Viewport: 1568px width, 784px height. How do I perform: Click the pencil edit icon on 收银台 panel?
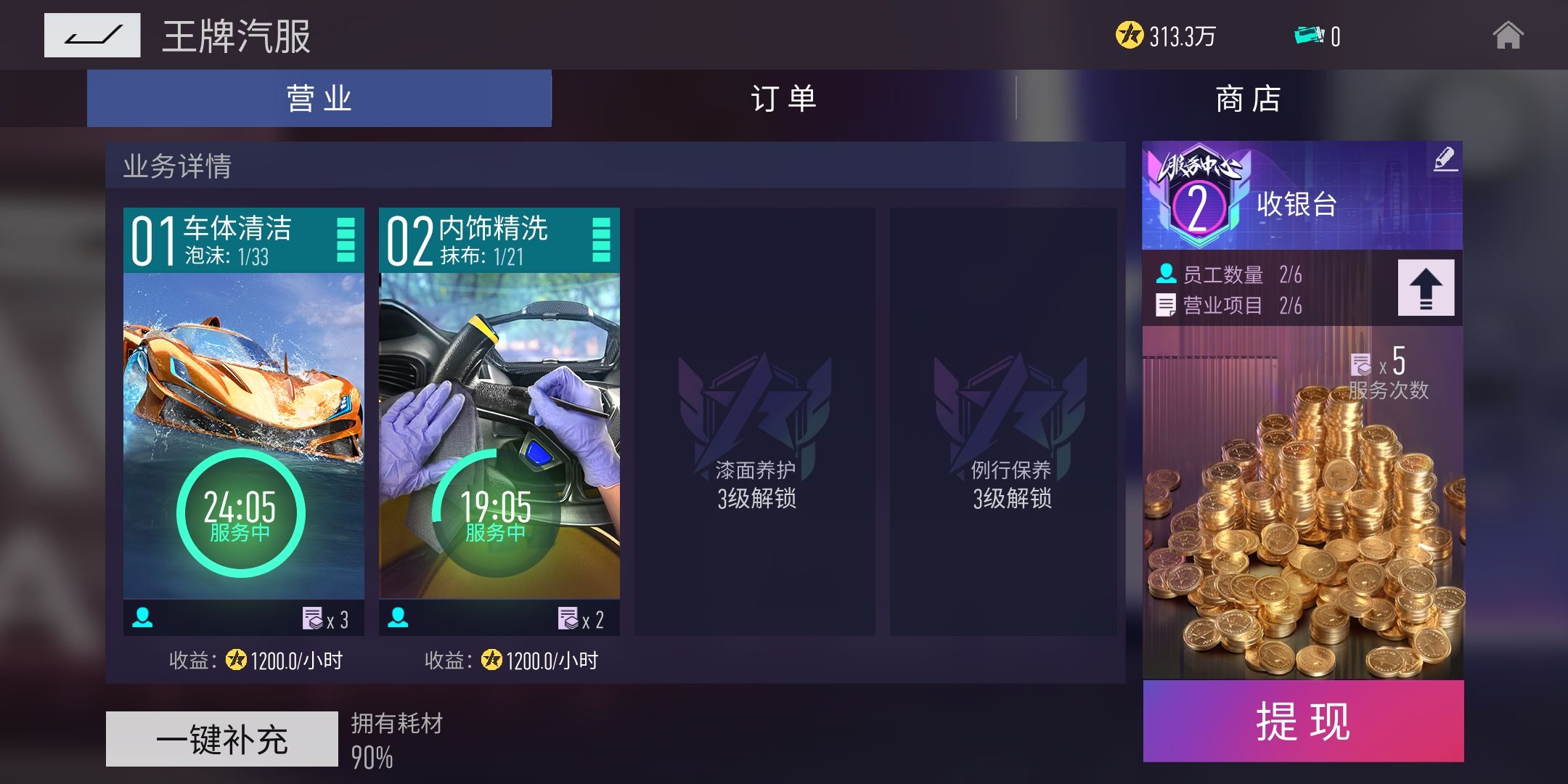click(x=1446, y=158)
